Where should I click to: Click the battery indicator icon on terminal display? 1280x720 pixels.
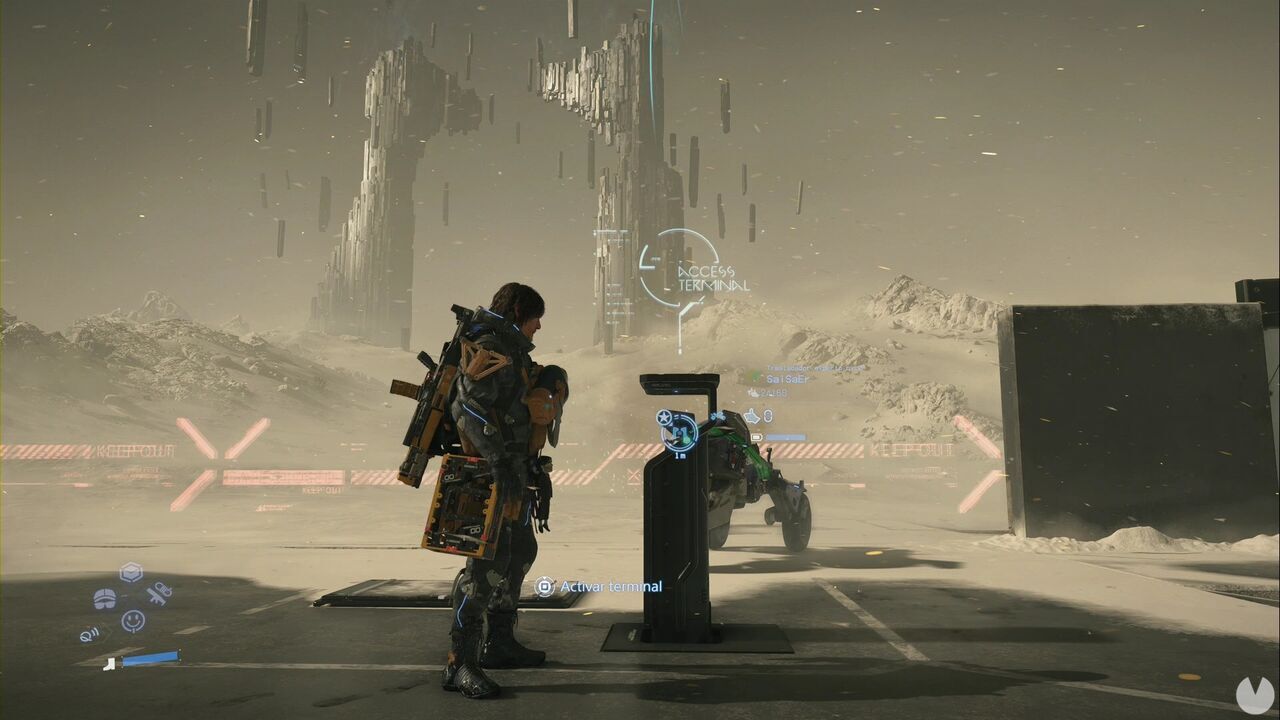pos(757,437)
